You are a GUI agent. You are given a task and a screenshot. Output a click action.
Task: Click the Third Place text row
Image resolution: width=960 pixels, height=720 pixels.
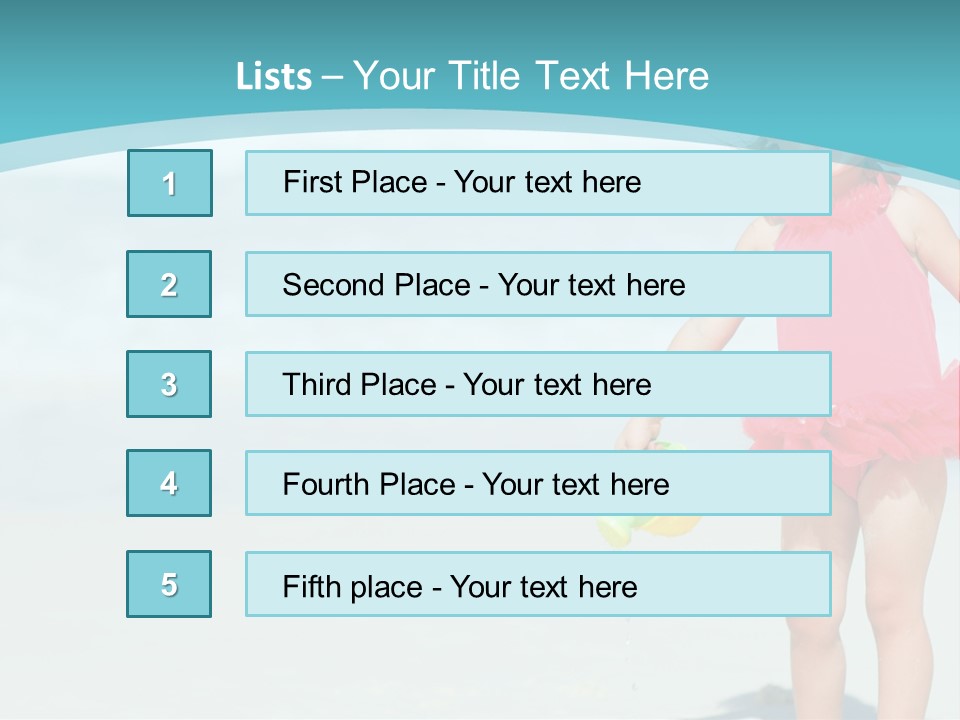(538, 384)
